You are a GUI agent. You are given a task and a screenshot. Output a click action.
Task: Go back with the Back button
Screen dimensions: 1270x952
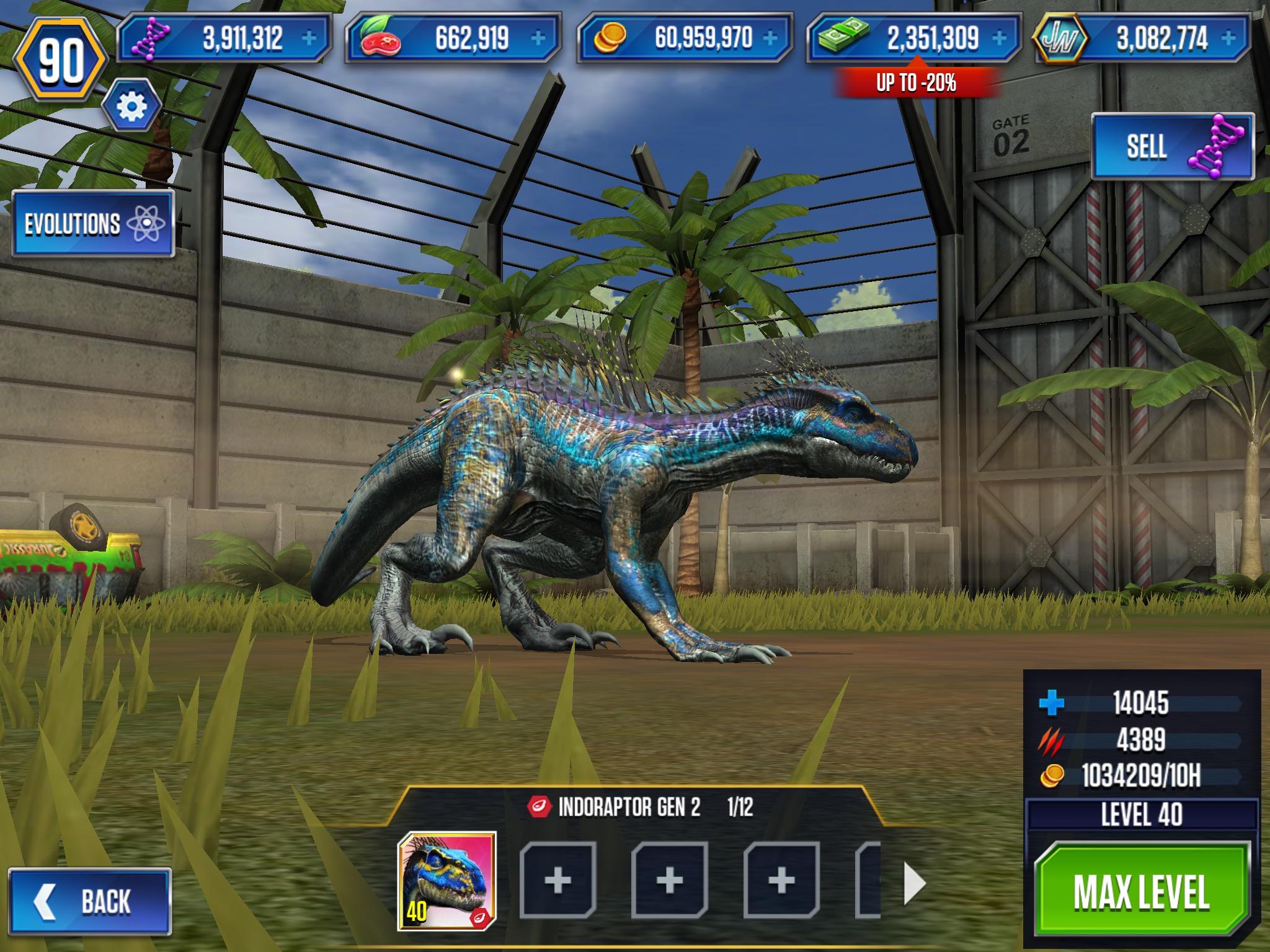click(x=89, y=901)
